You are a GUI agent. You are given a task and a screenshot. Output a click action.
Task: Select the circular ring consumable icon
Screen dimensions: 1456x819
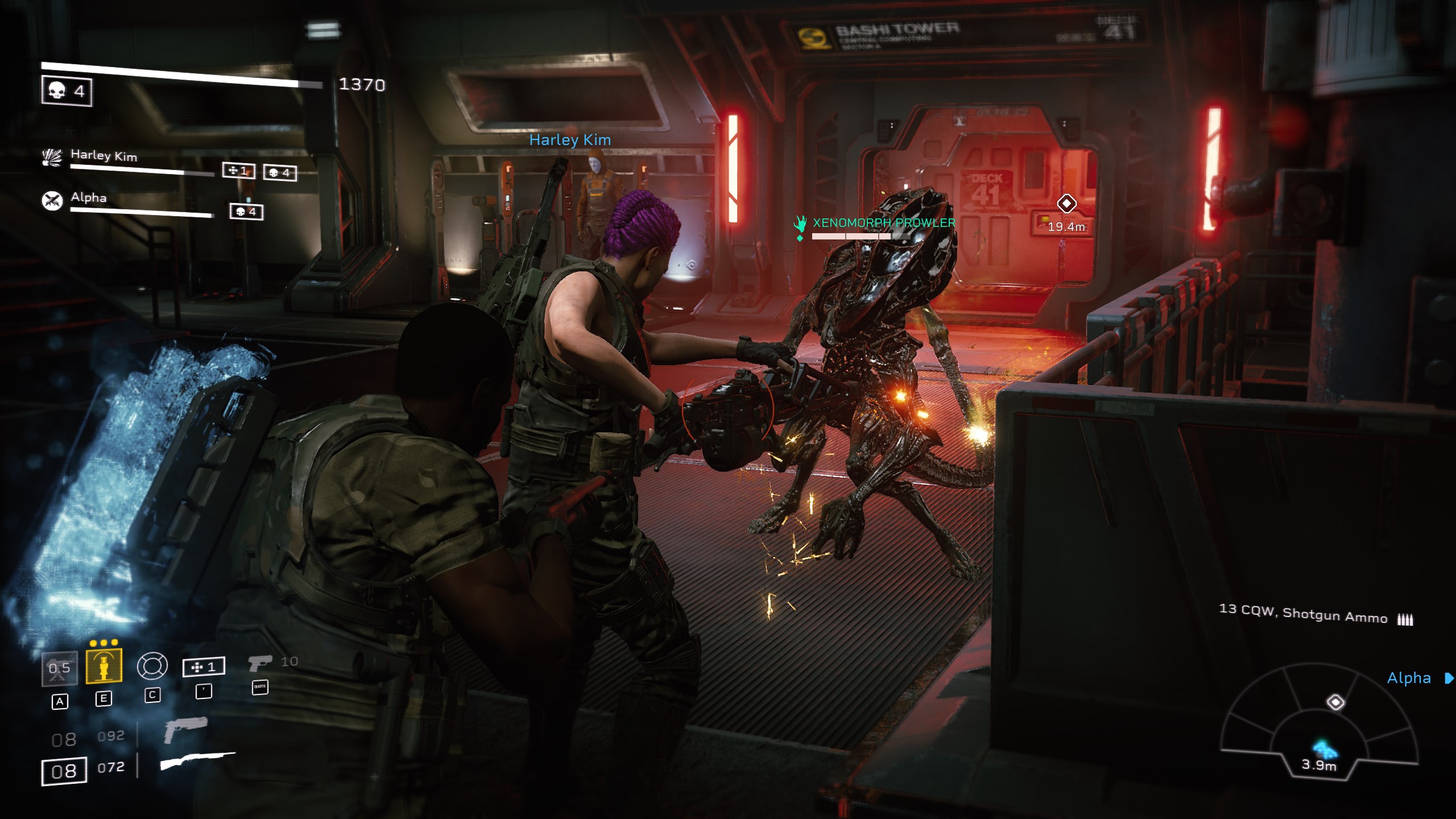[152, 666]
